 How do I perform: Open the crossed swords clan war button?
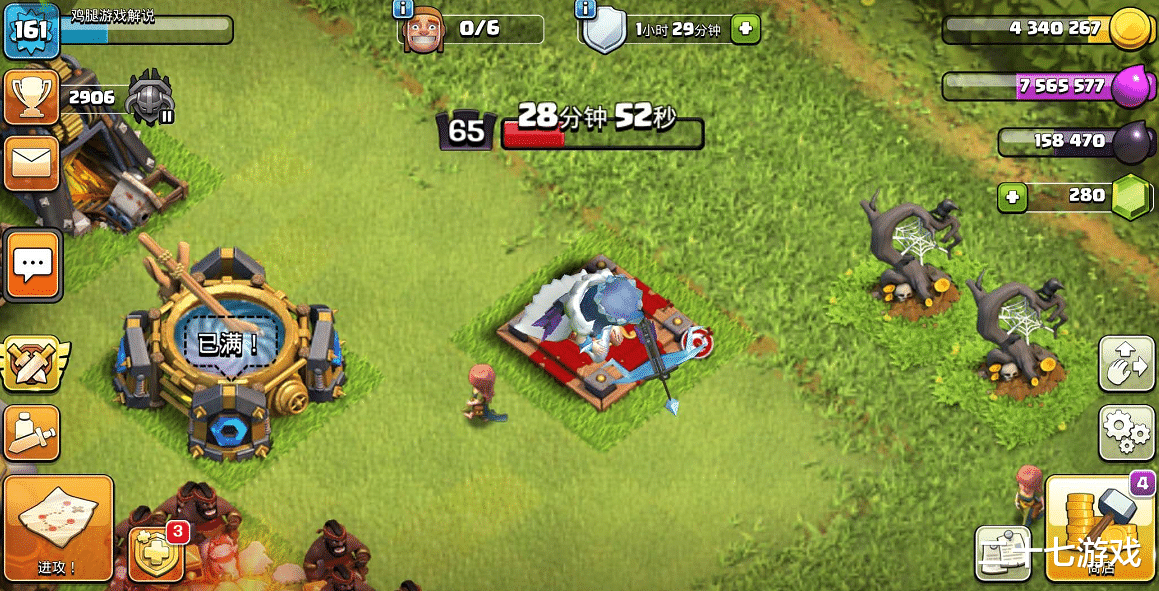tap(30, 364)
